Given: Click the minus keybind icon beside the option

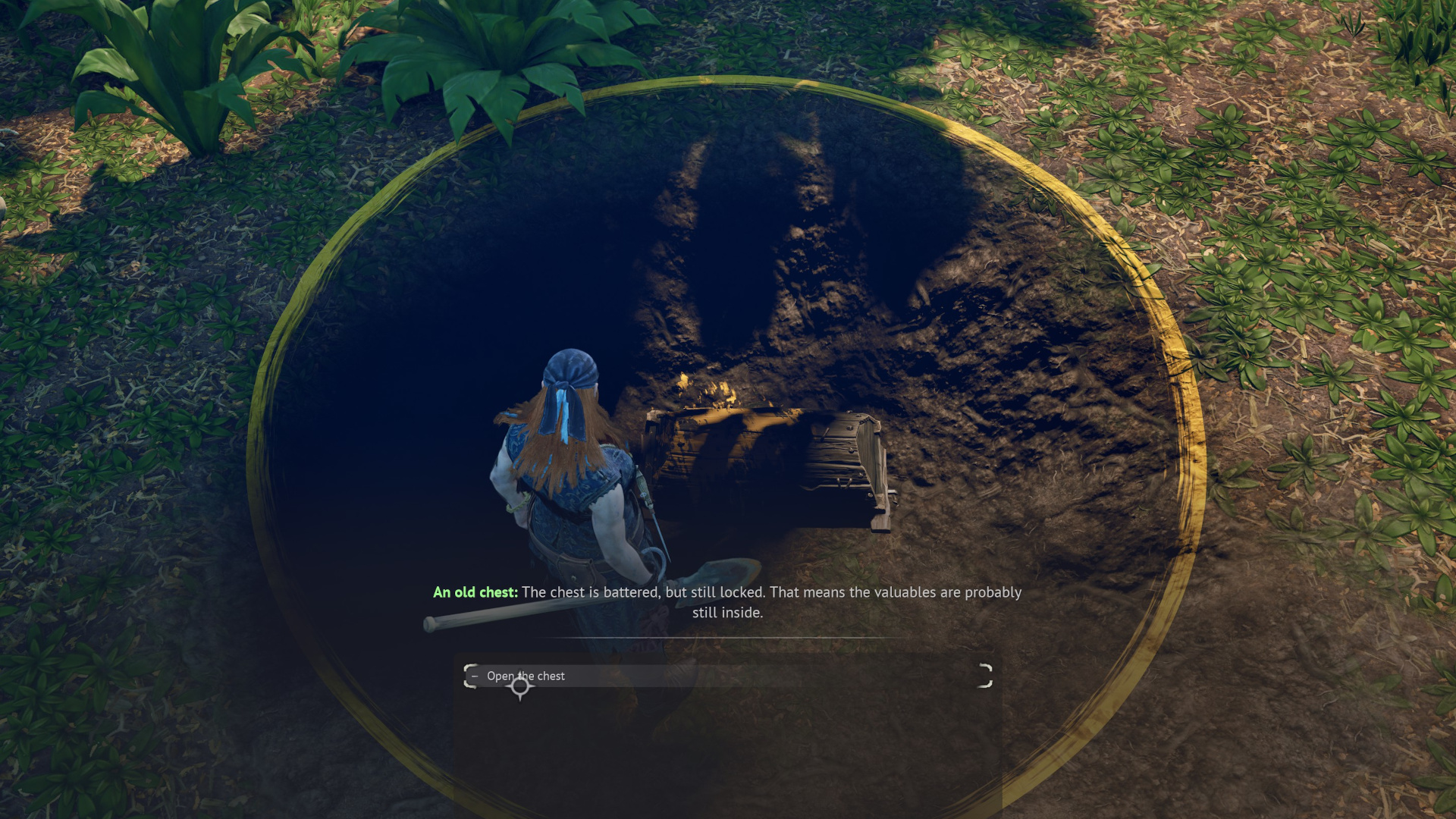Looking at the screenshot, I should 474,675.
